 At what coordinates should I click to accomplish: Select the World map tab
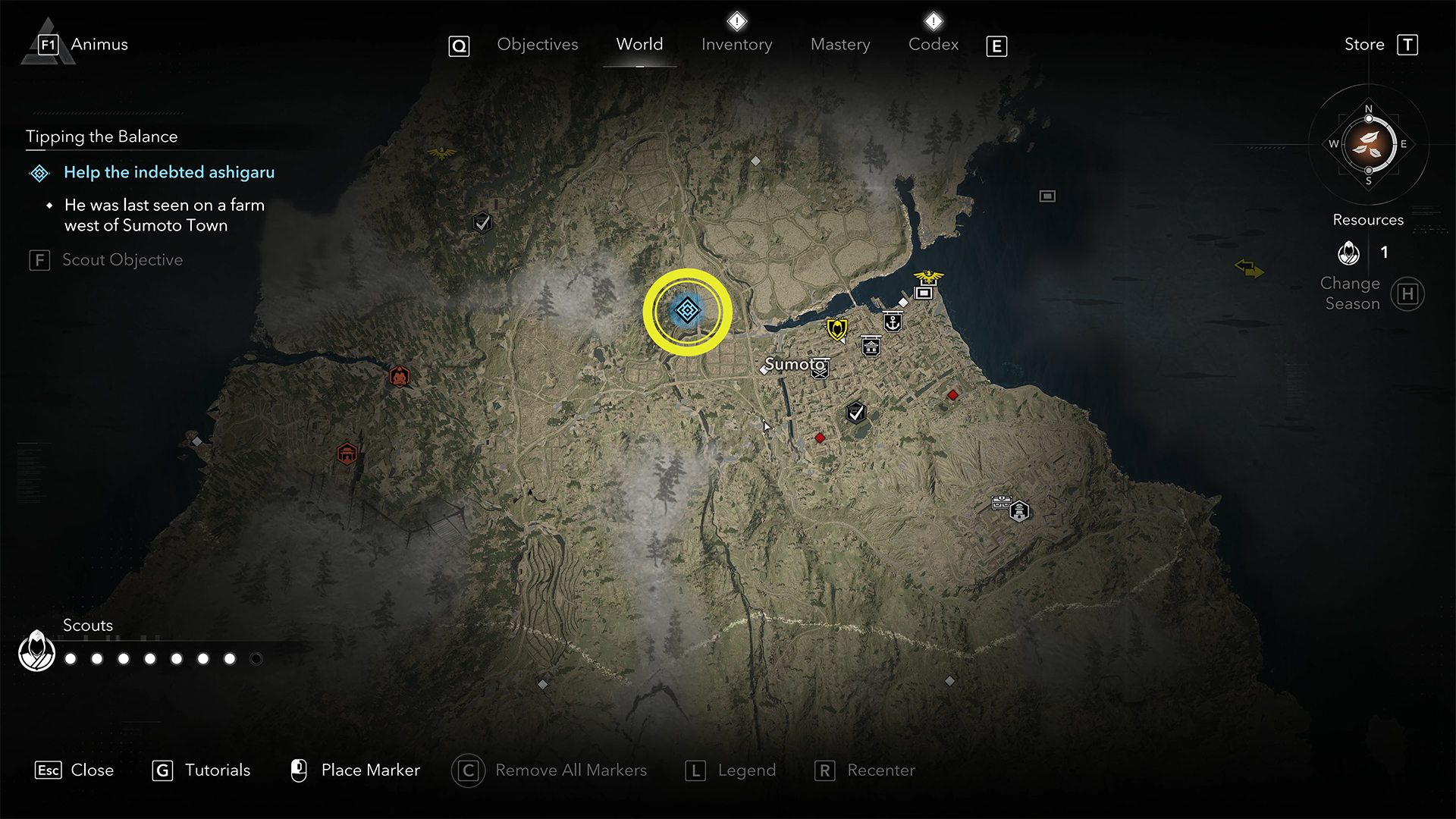[x=639, y=45]
